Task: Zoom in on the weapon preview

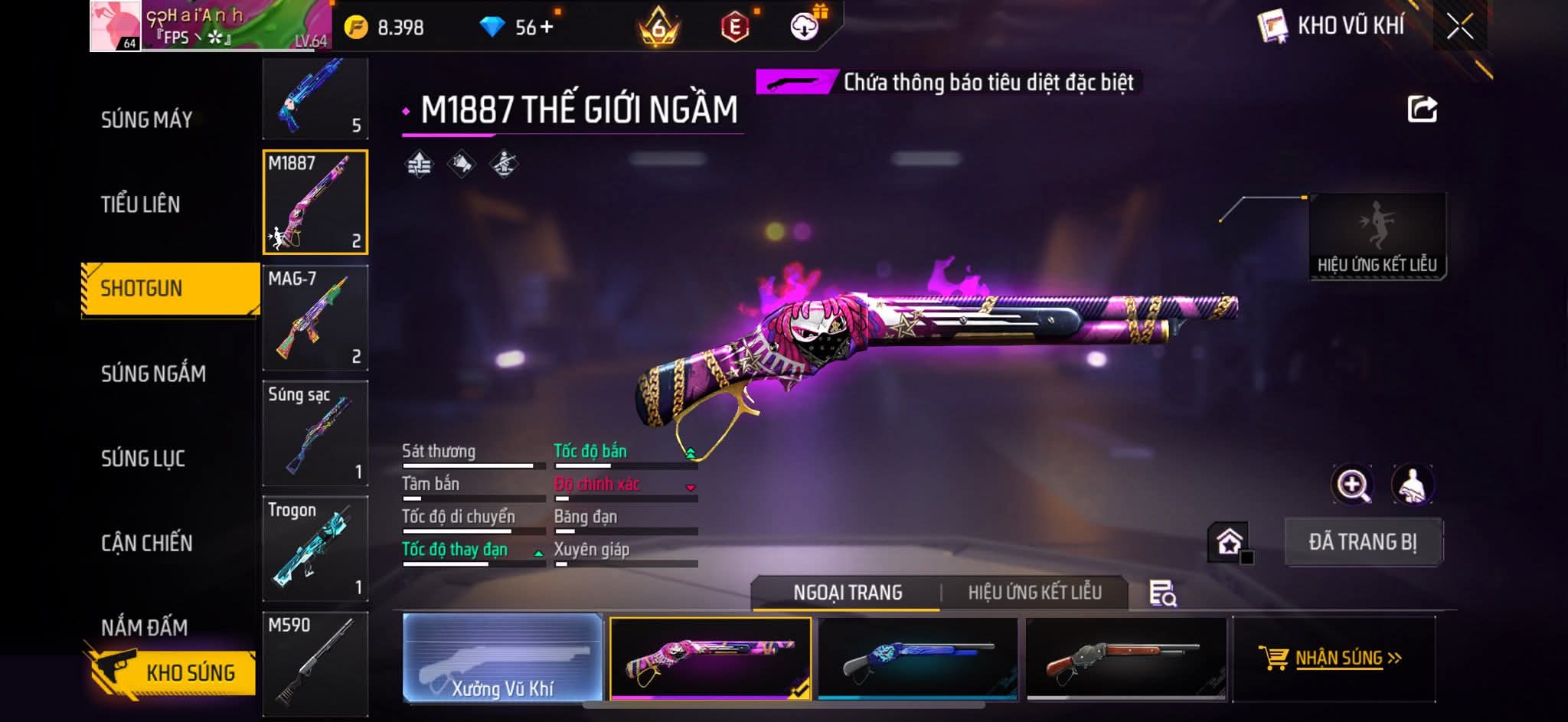Action: (x=1353, y=485)
